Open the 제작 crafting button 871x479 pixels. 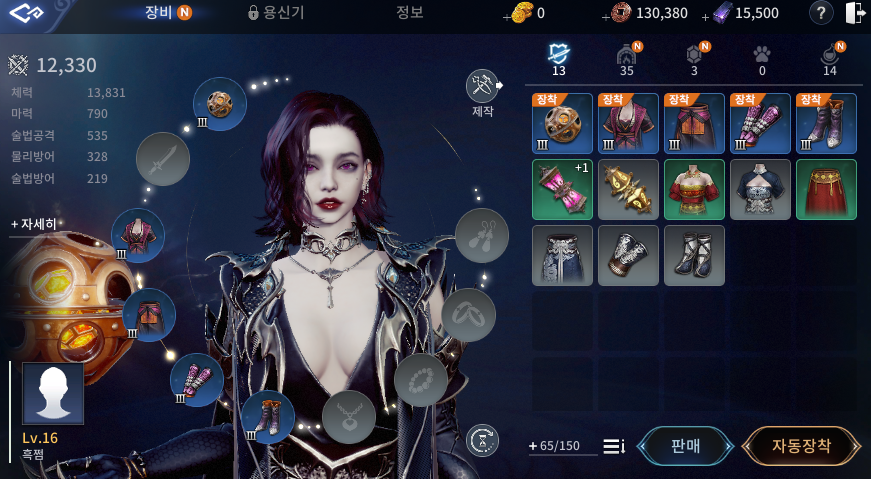(x=483, y=87)
